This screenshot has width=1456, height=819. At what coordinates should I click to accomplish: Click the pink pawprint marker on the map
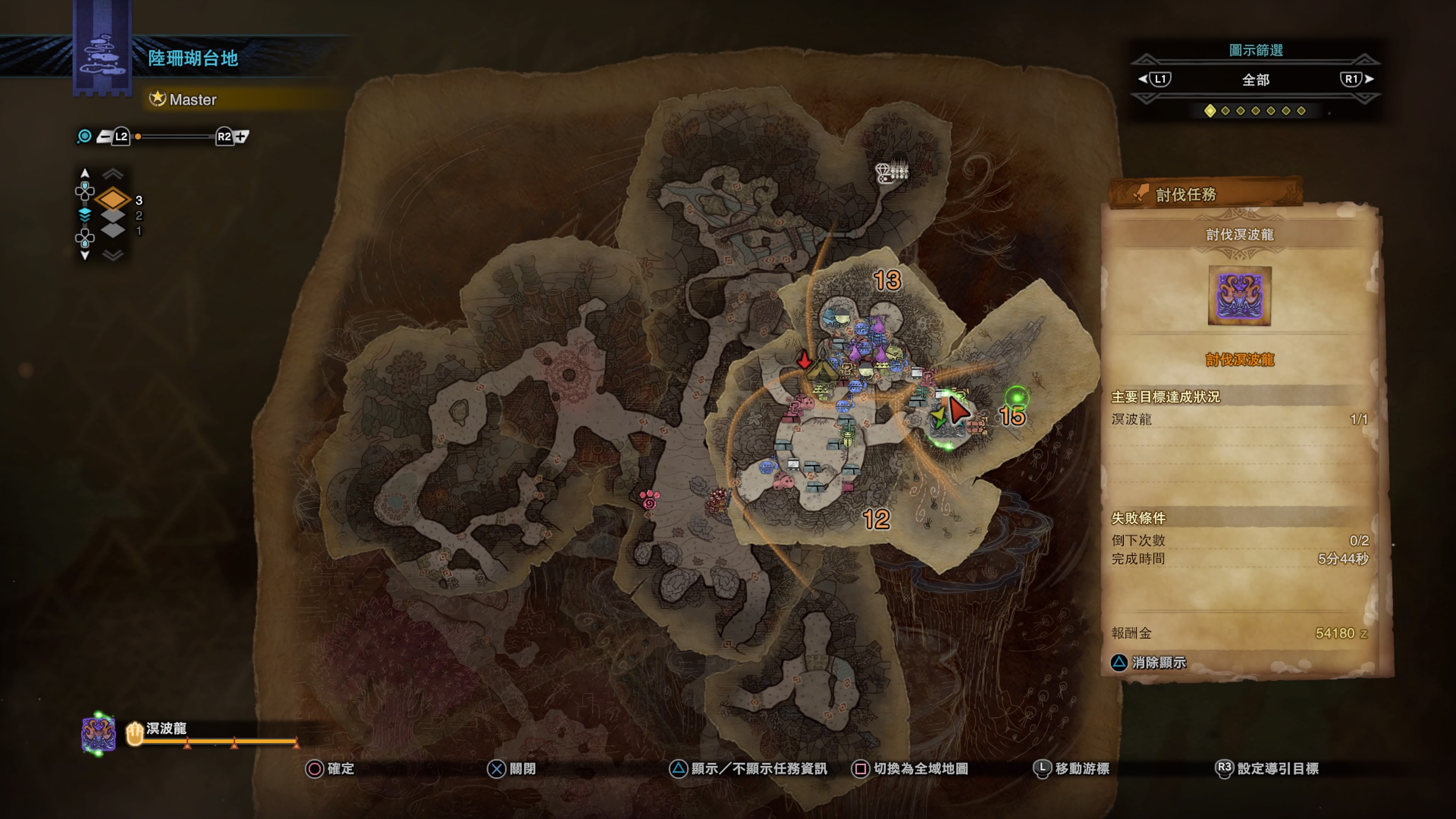(650, 499)
